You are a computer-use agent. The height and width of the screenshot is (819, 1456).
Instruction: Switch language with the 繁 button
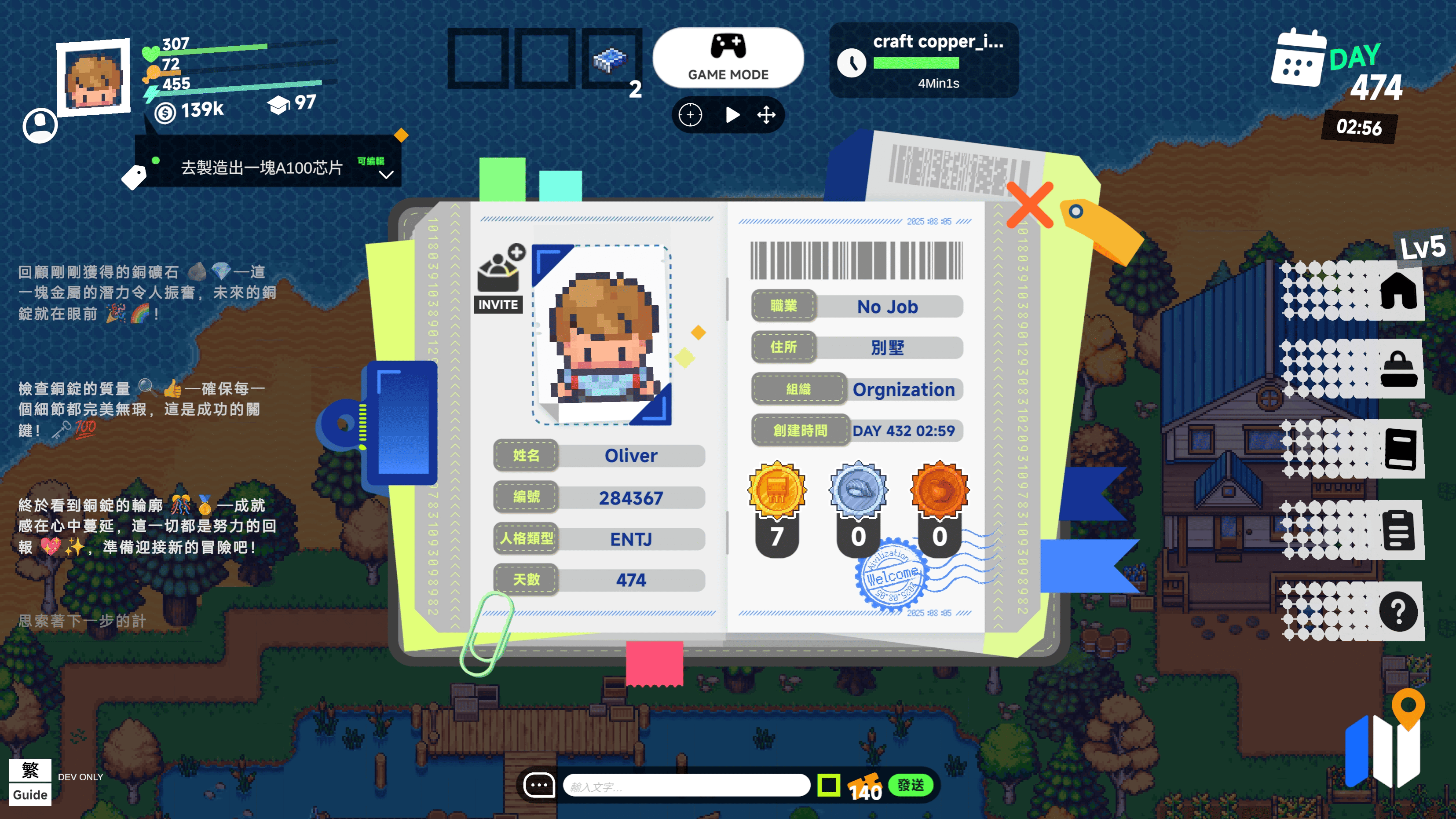(30, 770)
